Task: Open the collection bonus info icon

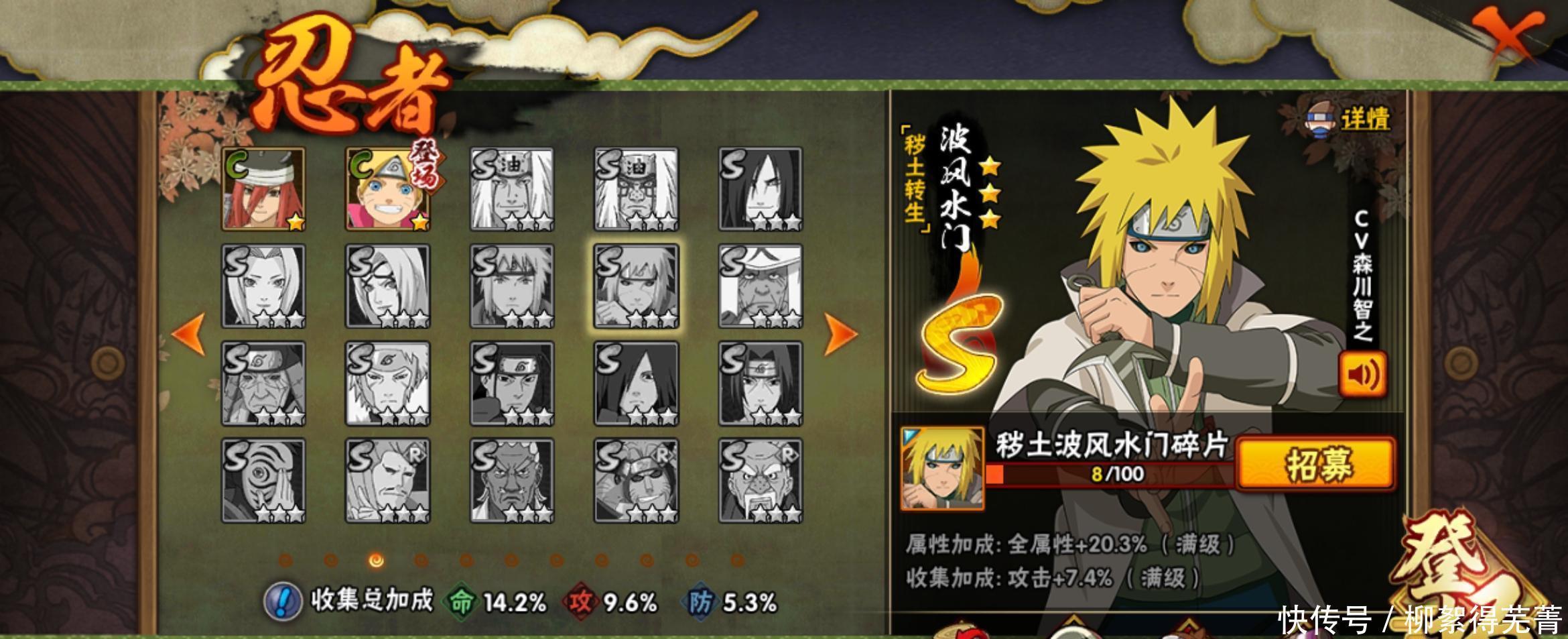Action: 282,601
